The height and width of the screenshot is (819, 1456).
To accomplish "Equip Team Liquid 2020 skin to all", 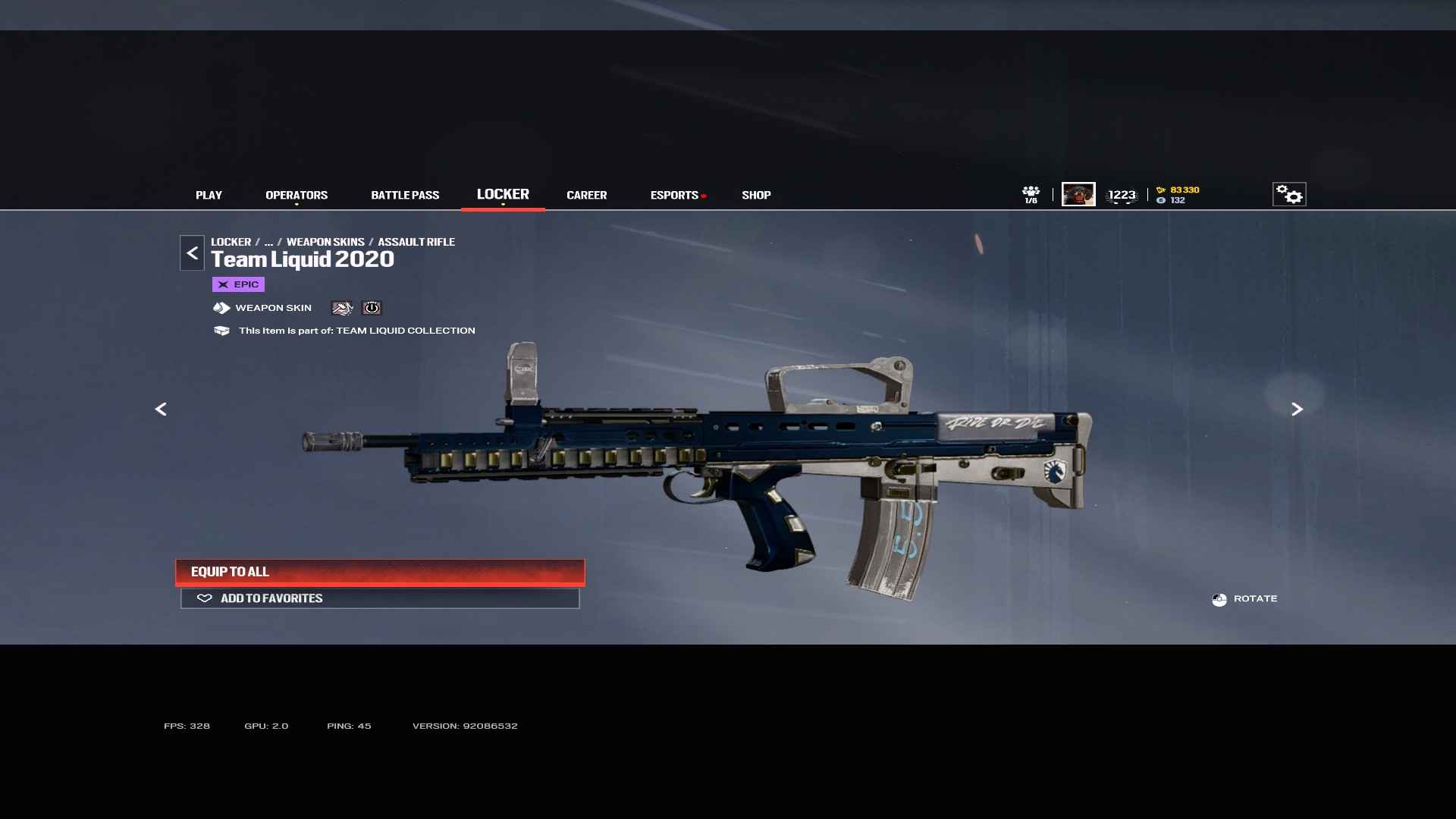I will click(380, 572).
